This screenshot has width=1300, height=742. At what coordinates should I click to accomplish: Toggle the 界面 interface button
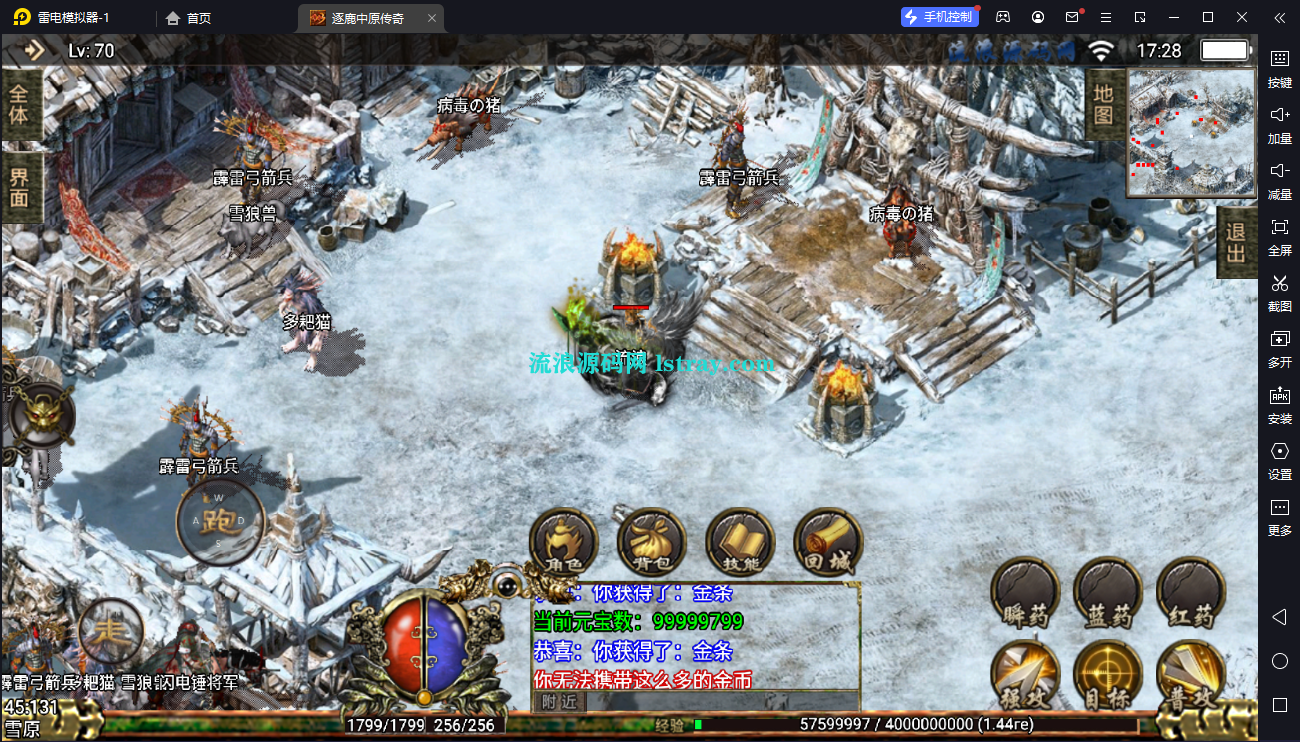point(20,188)
